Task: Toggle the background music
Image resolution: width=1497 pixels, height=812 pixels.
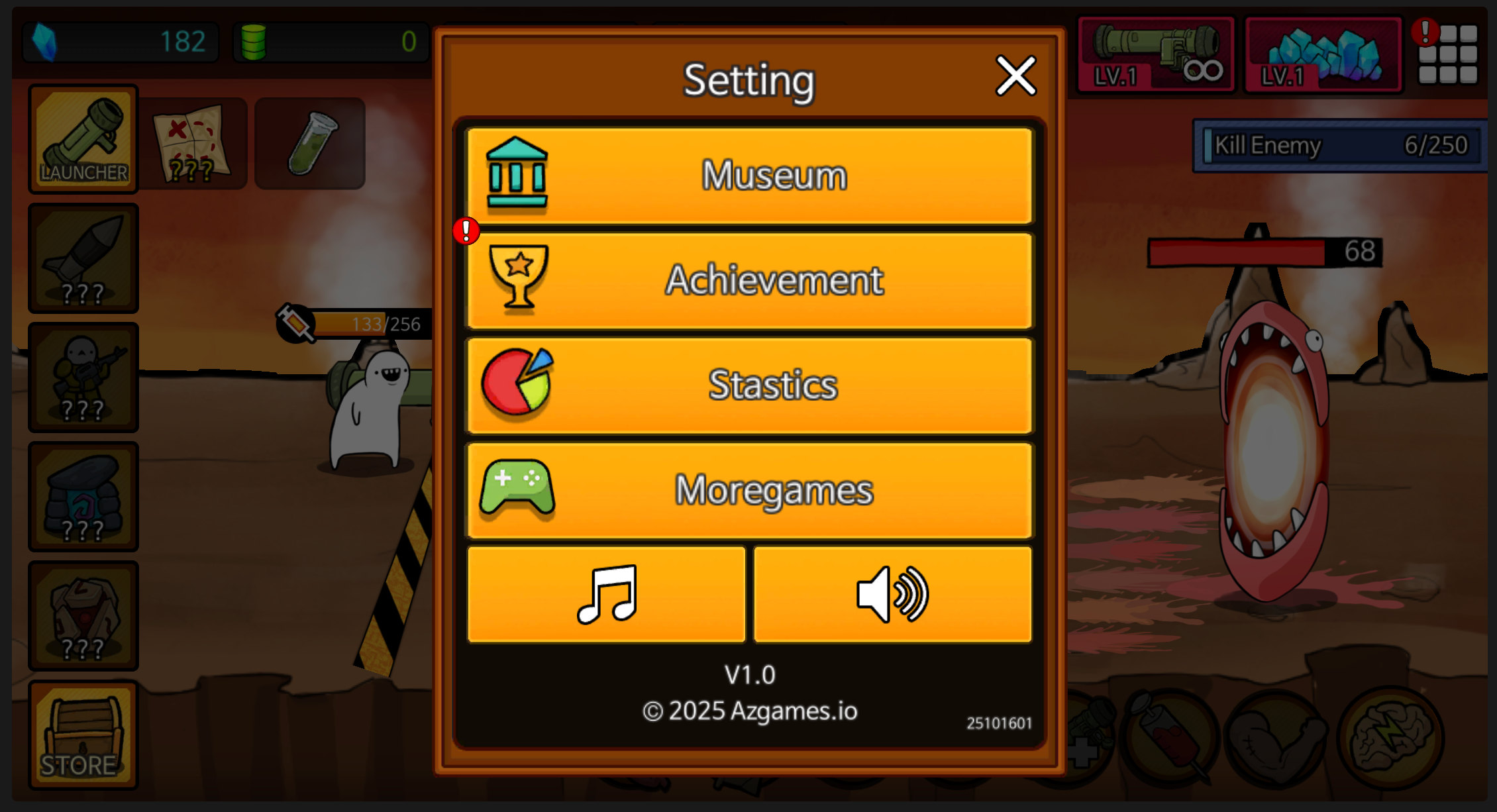Action: [x=605, y=594]
